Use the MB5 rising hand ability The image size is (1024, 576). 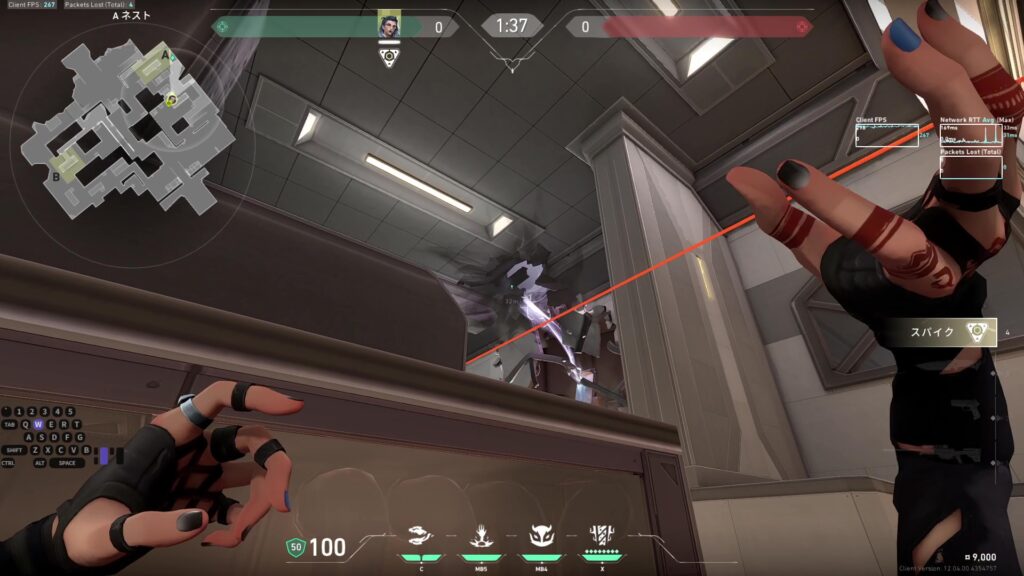click(480, 538)
